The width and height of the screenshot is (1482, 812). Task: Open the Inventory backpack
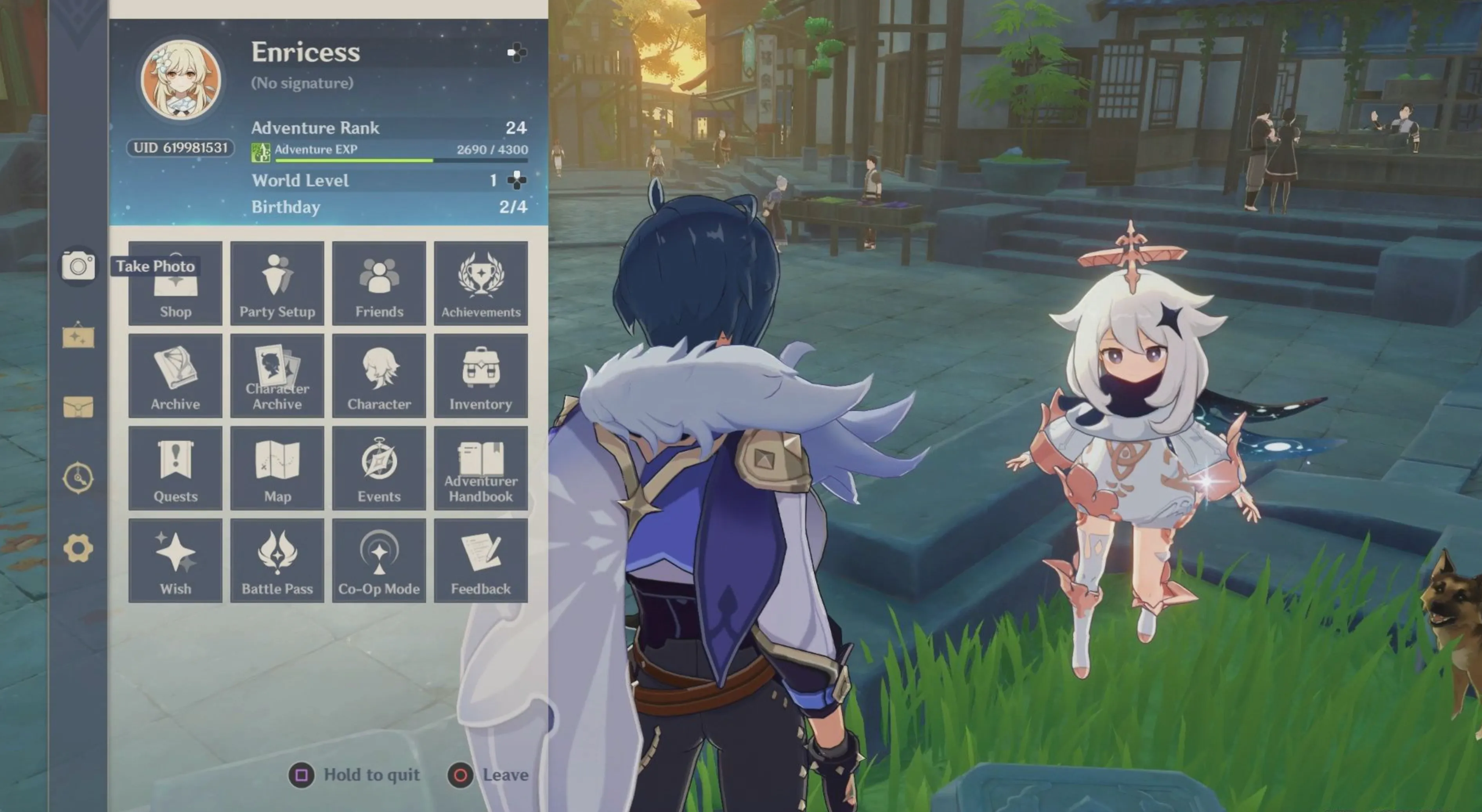(x=481, y=376)
